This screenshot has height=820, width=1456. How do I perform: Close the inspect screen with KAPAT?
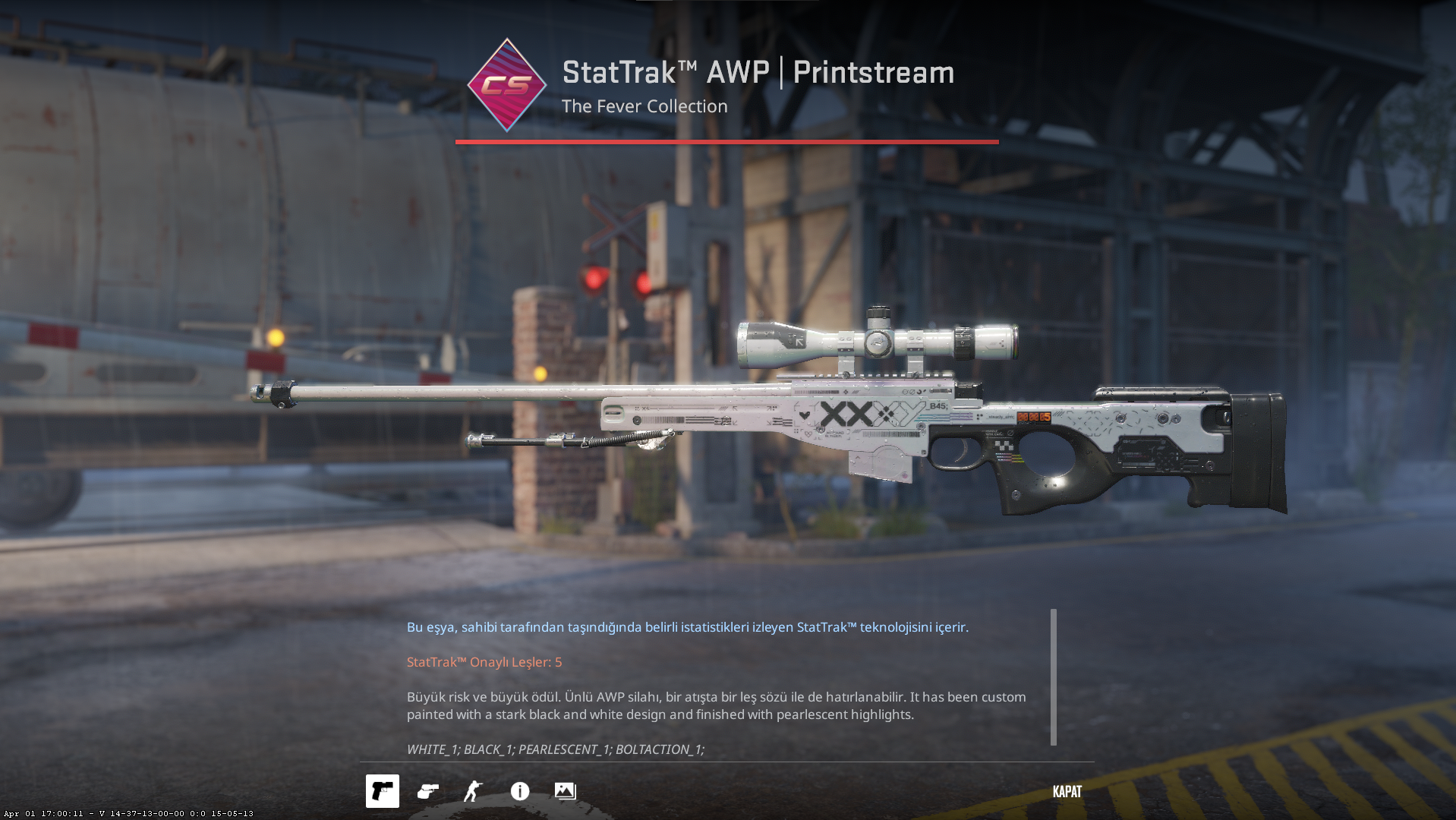pos(1067,791)
